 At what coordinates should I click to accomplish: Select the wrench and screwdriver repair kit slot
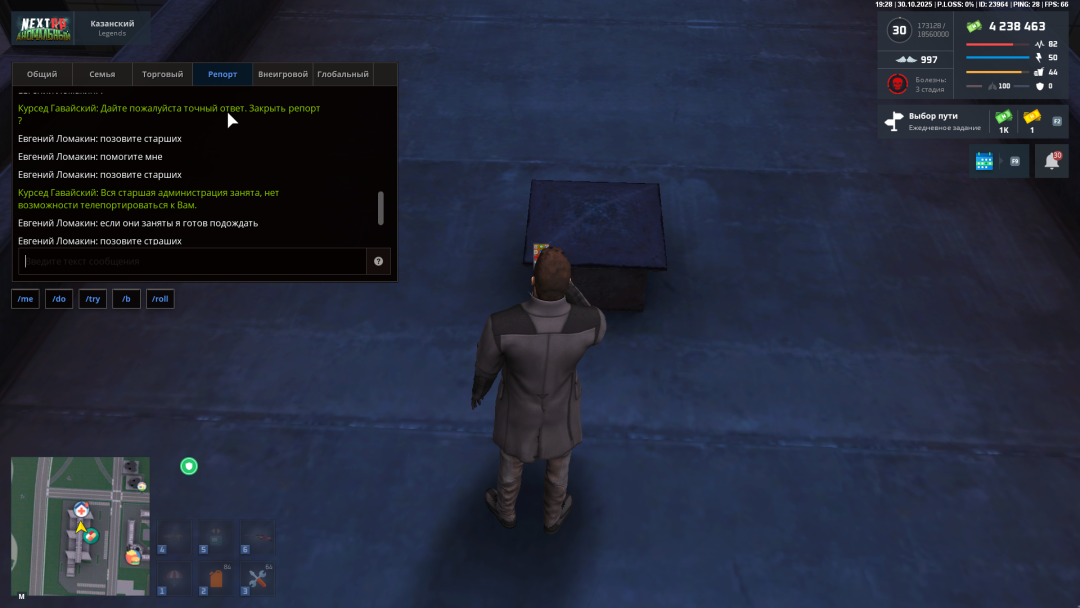click(257, 578)
